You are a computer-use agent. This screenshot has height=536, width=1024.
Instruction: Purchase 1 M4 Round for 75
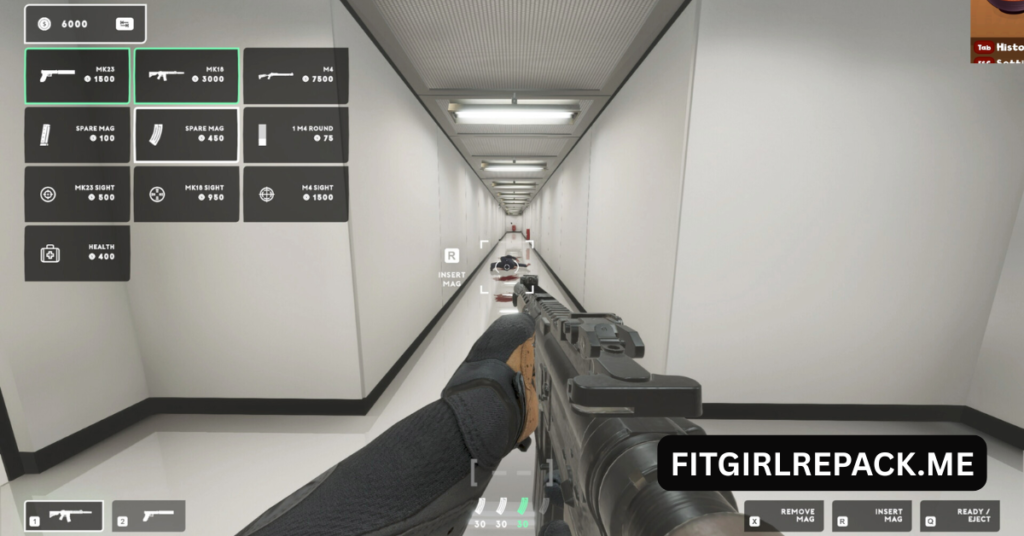295,134
